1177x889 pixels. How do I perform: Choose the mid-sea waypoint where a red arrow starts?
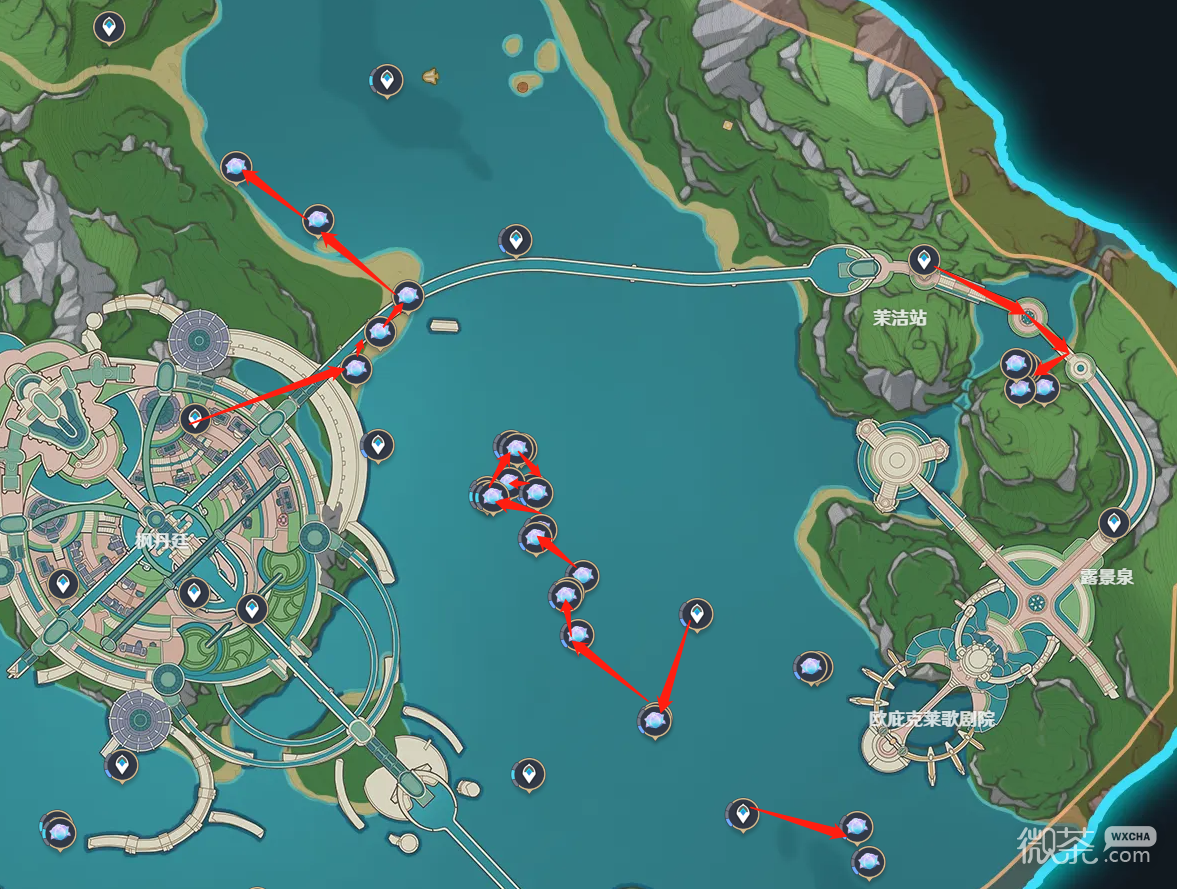click(697, 613)
